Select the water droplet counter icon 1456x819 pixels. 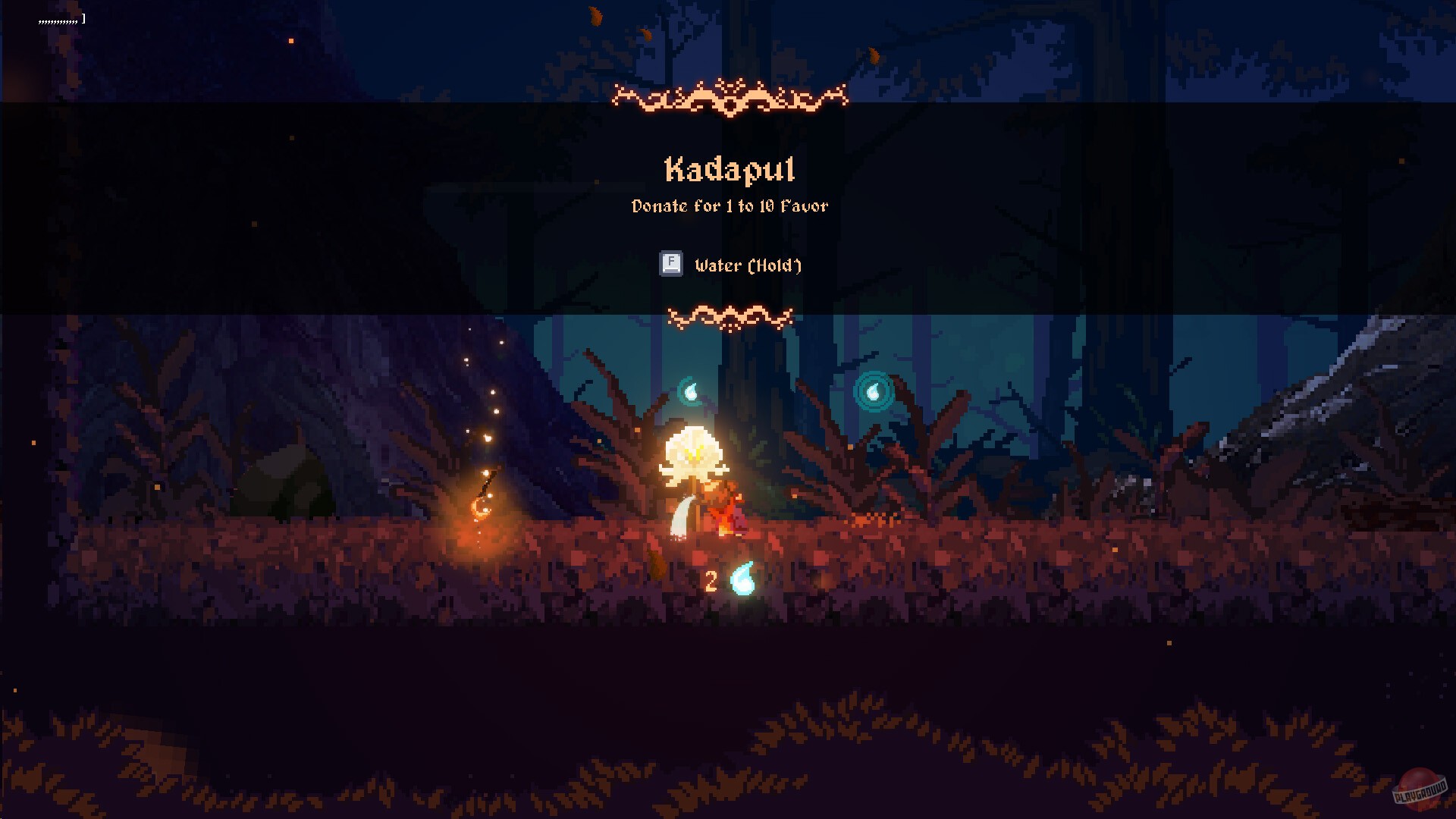pos(741,580)
